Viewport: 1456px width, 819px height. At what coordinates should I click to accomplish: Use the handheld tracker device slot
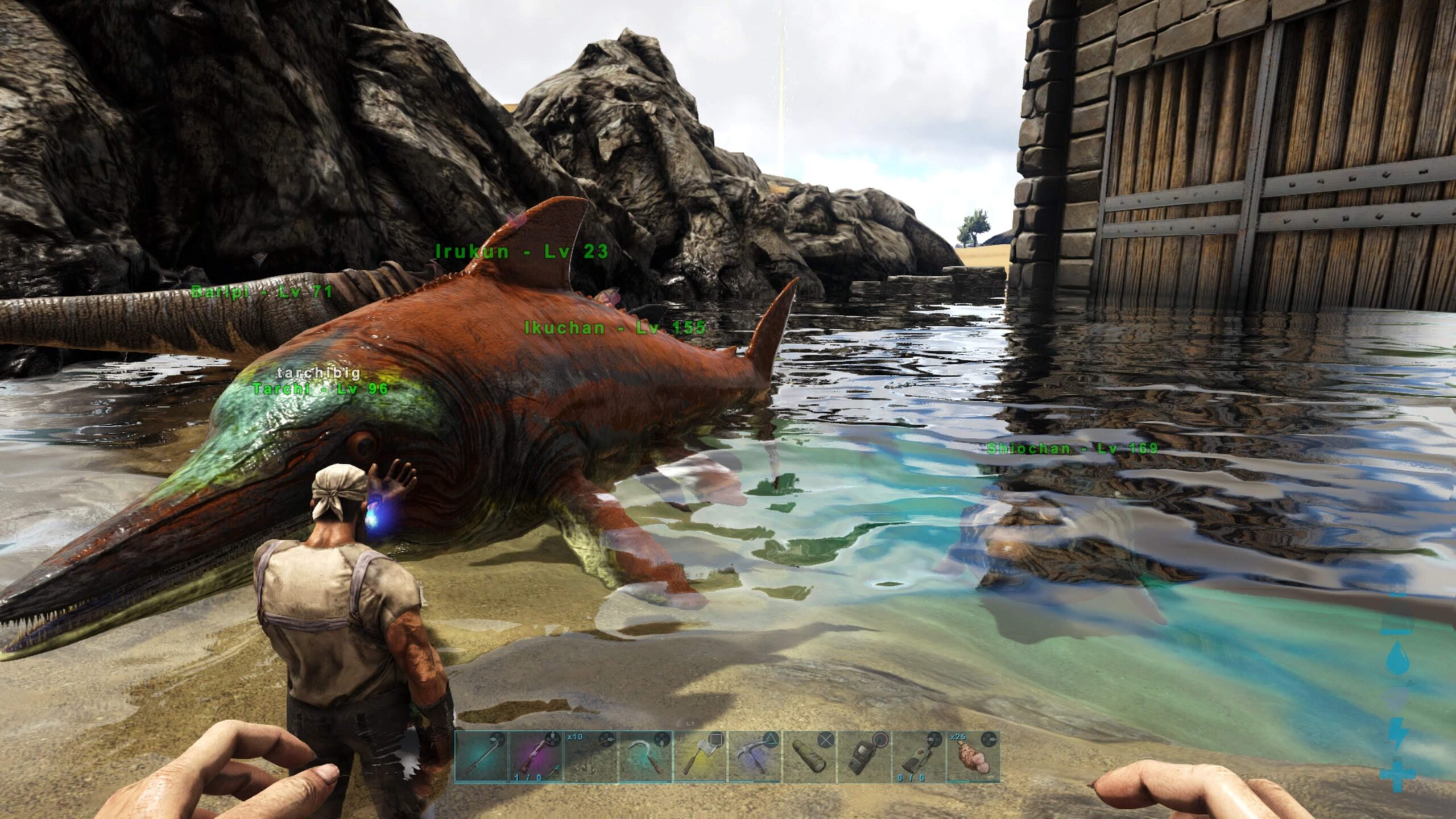pyautogui.click(x=863, y=756)
